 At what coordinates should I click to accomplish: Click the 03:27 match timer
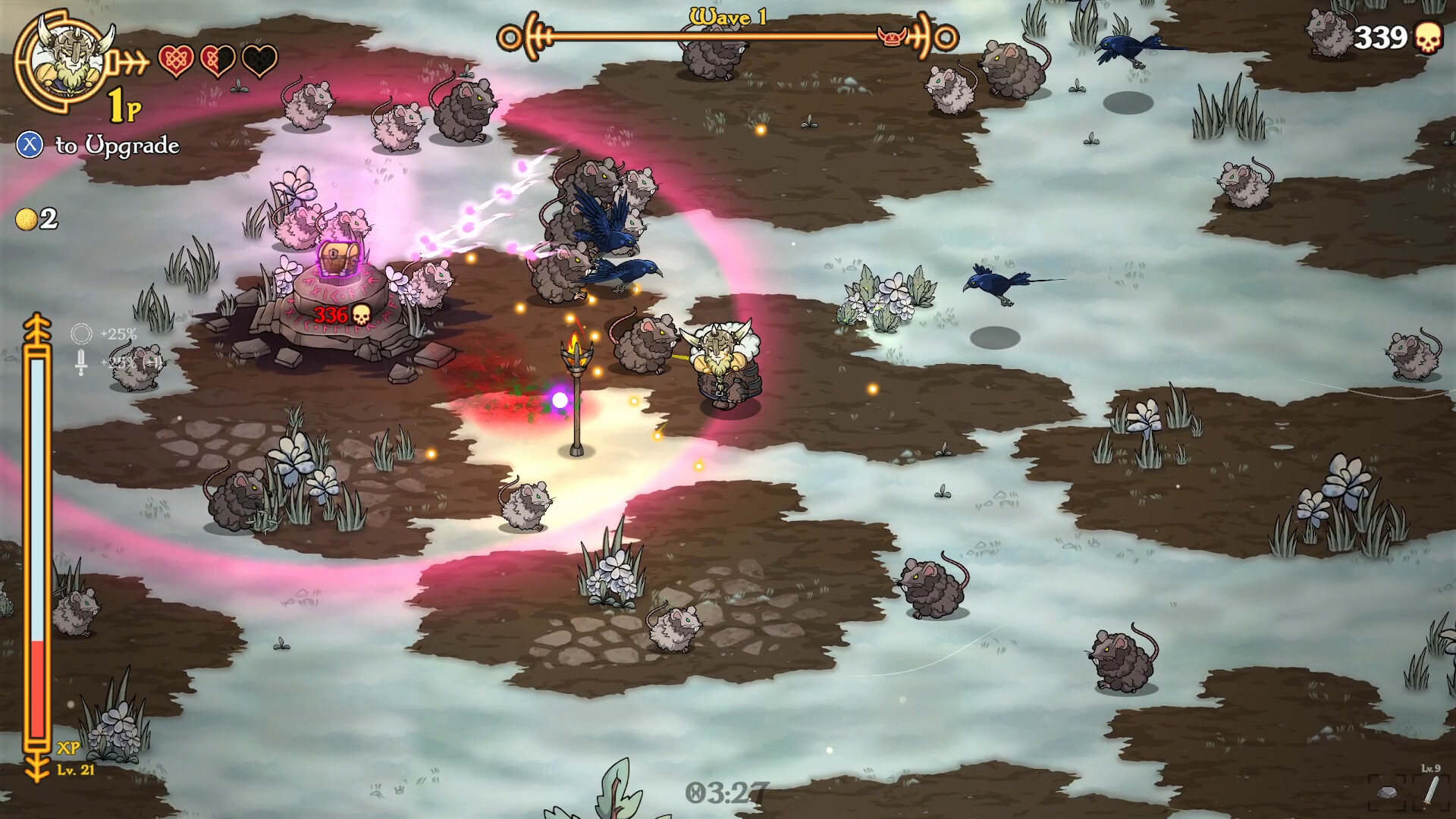coord(728,791)
